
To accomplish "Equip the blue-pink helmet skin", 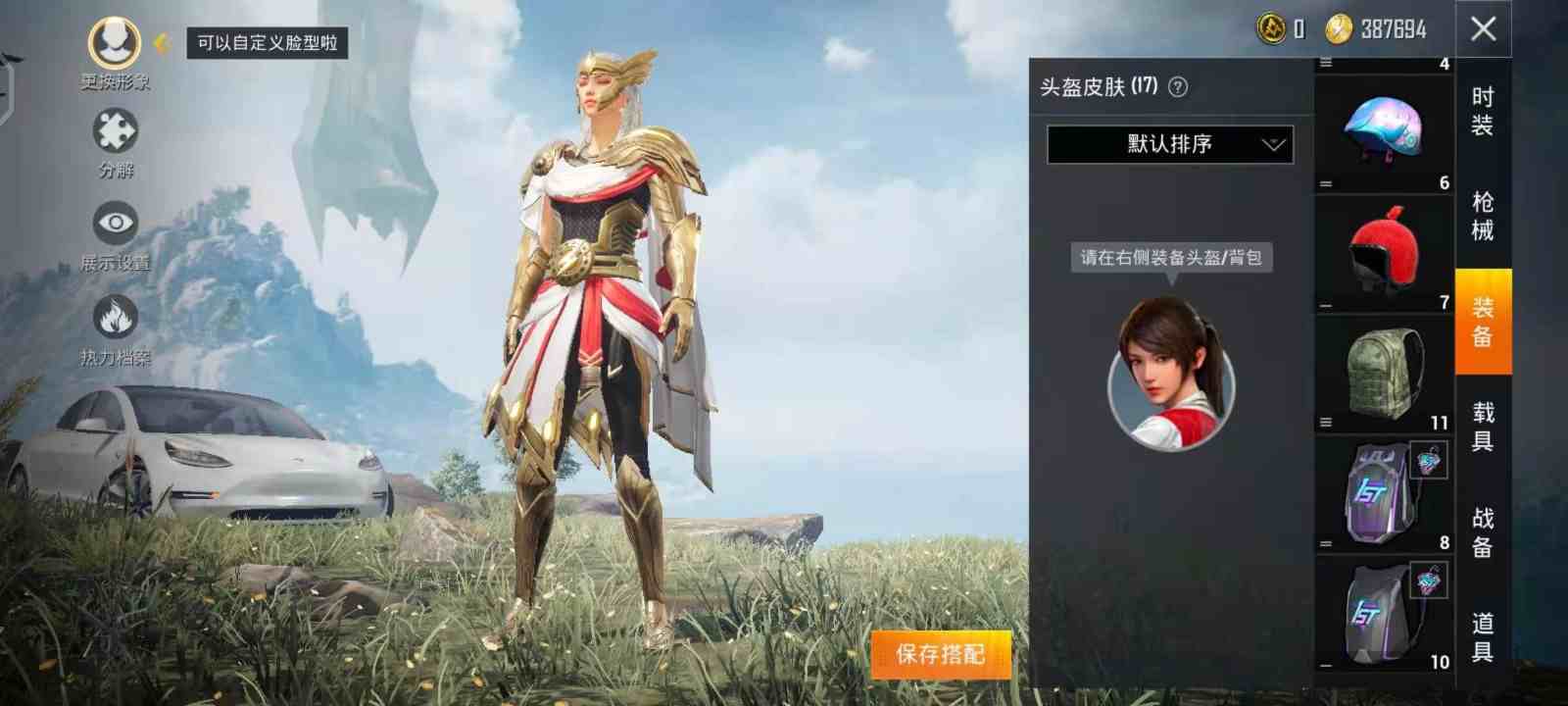I will pos(1382,126).
